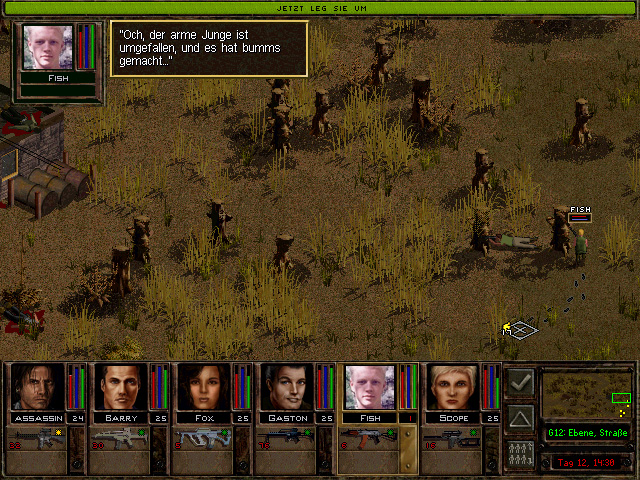Click the Tag 12 clock display
This screenshot has height=480, width=640.
click(588, 462)
